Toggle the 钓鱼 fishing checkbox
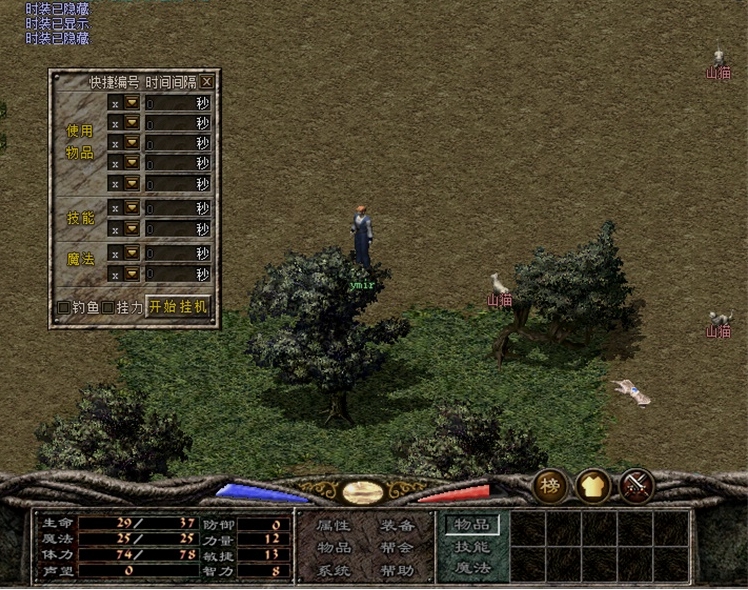 [64, 308]
